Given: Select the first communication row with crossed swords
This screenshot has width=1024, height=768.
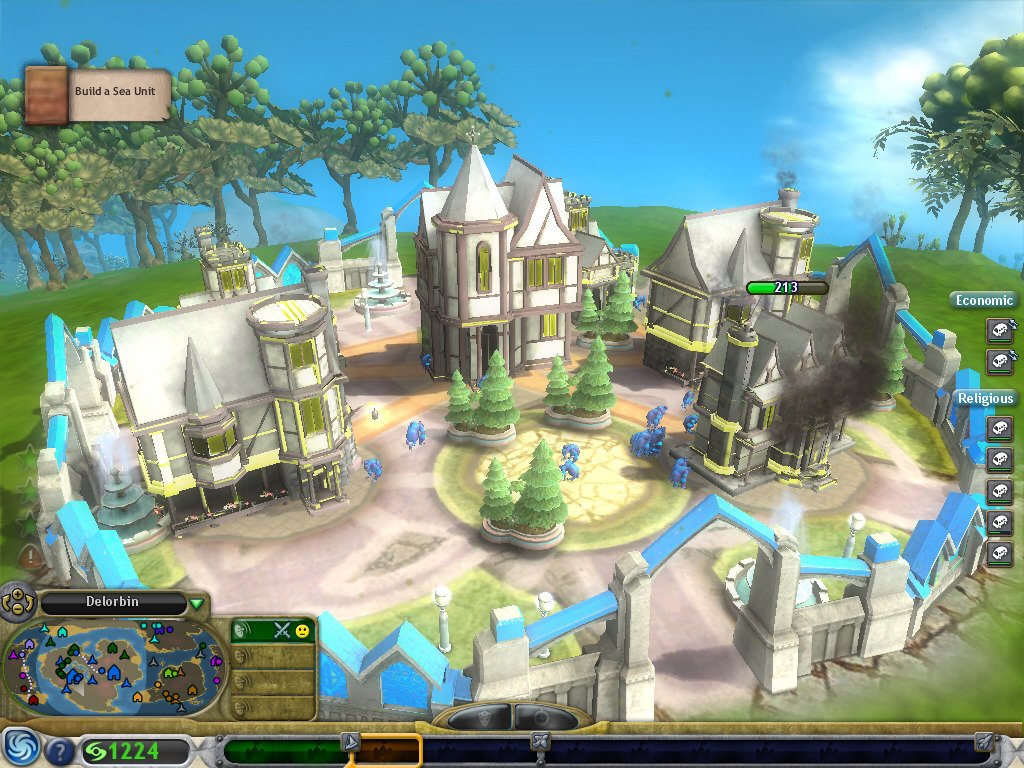Looking at the screenshot, I should pos(274,630).
